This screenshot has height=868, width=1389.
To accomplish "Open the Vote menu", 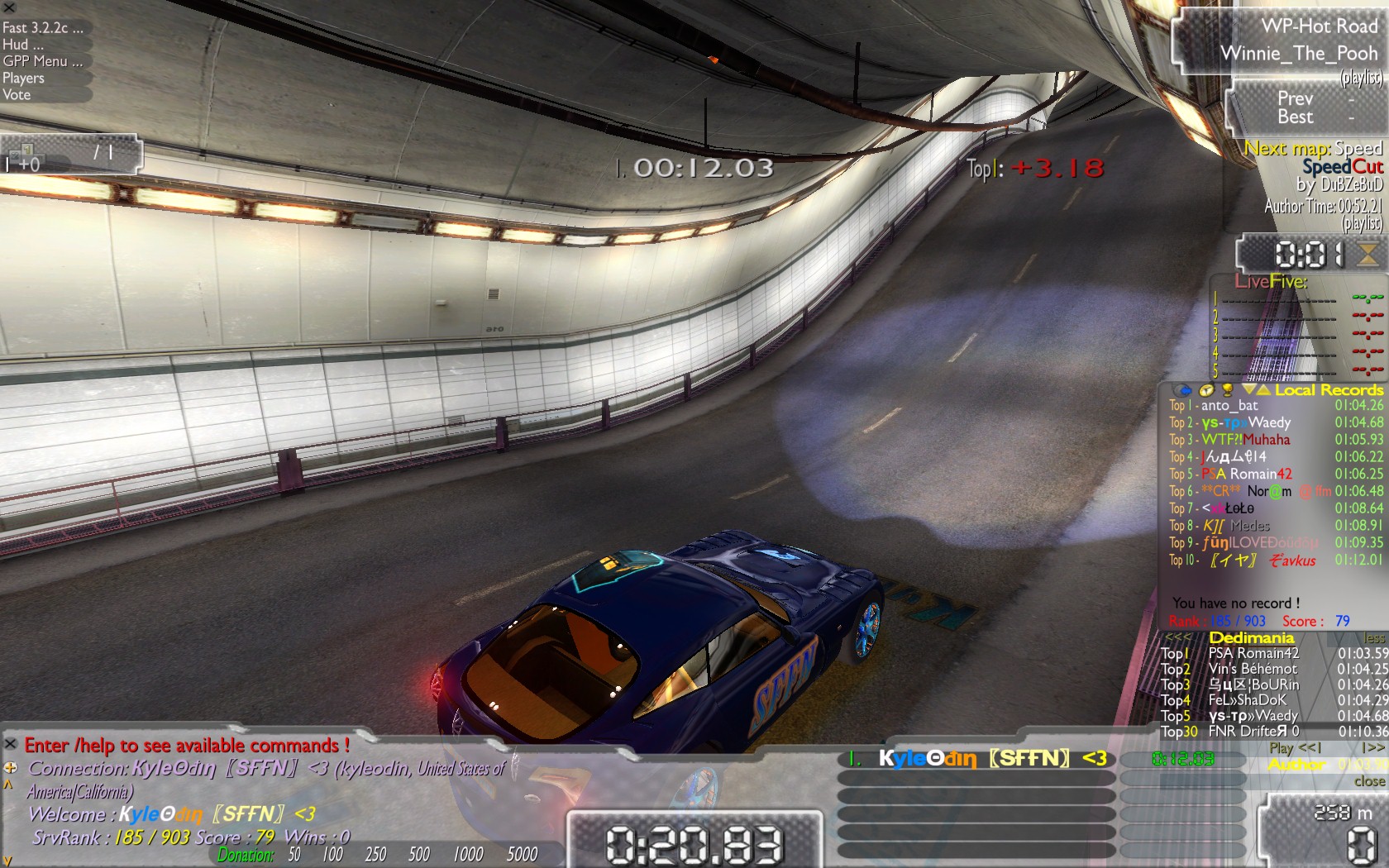I will click(x=17, y=95).
